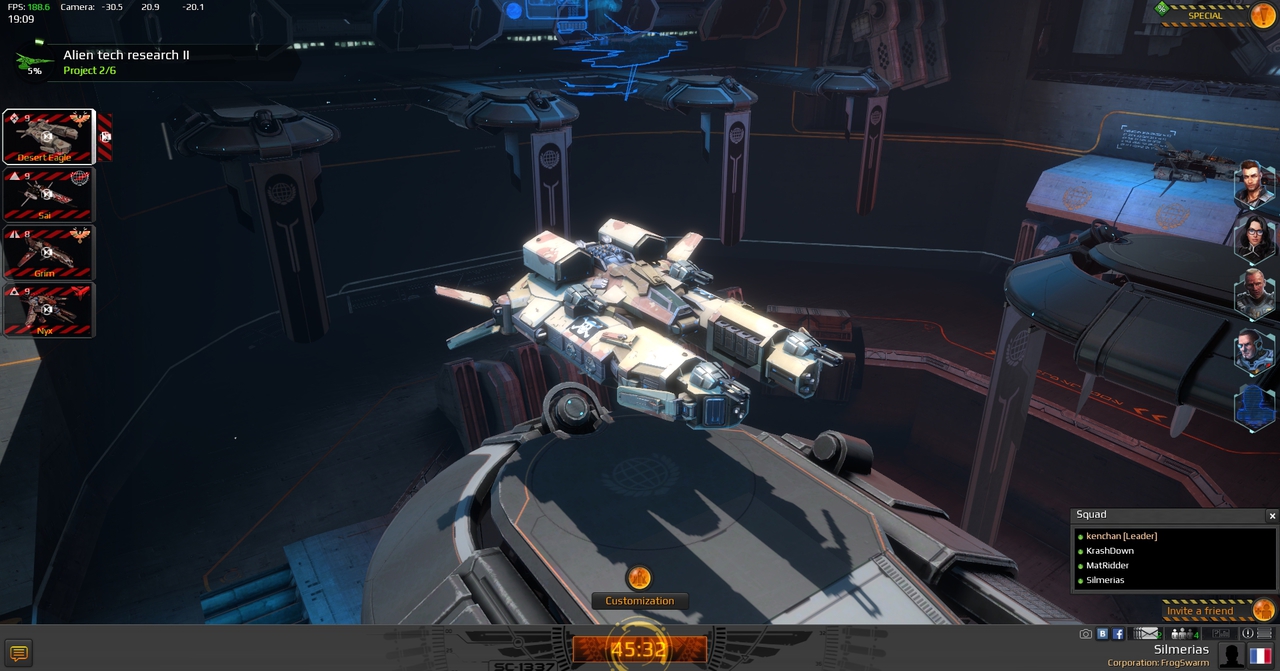Screen dimensions: 1280x671
Task: Select MatRidder in the squad list
Action: point(1107,565)
